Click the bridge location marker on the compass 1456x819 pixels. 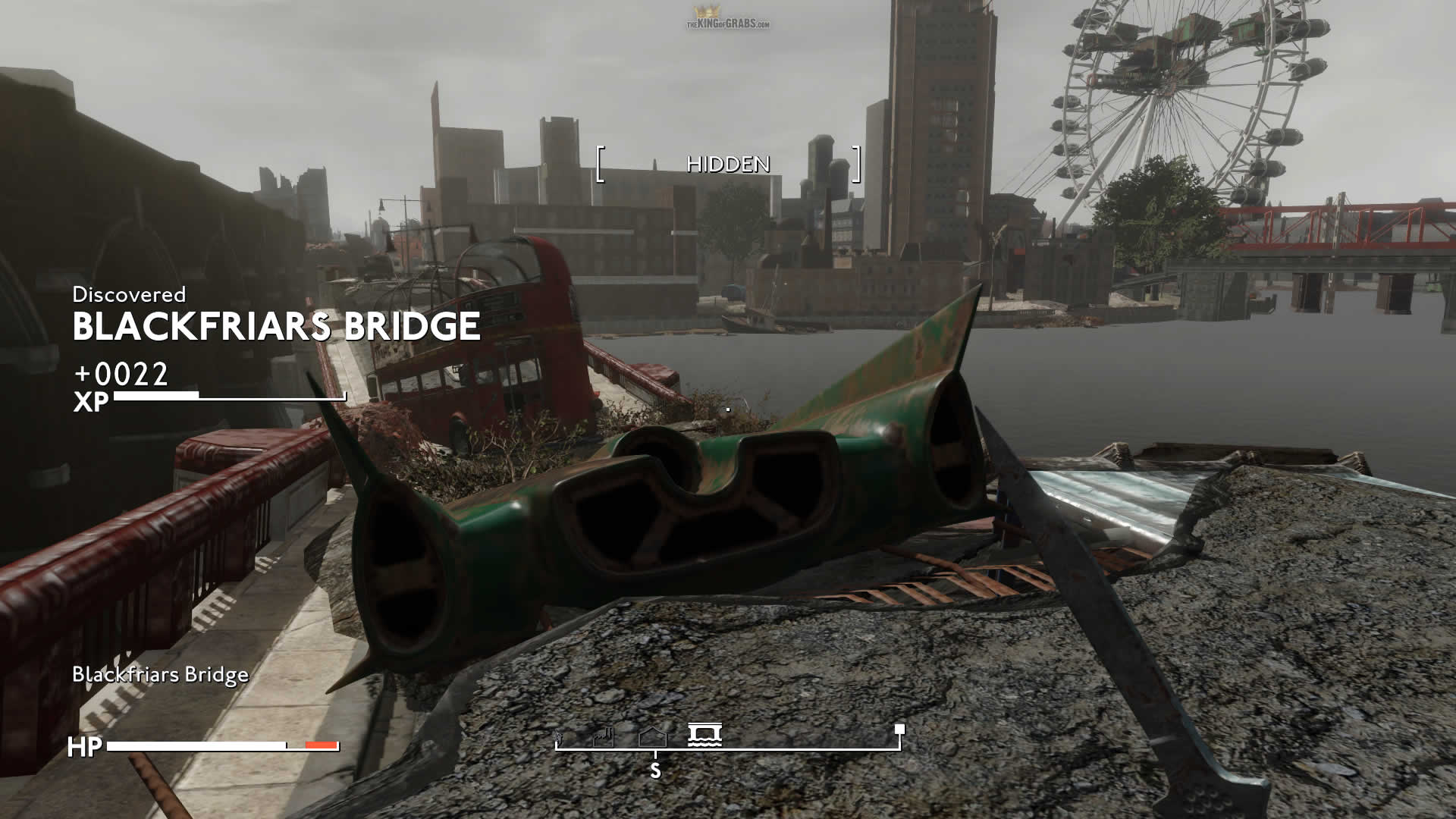704,735
